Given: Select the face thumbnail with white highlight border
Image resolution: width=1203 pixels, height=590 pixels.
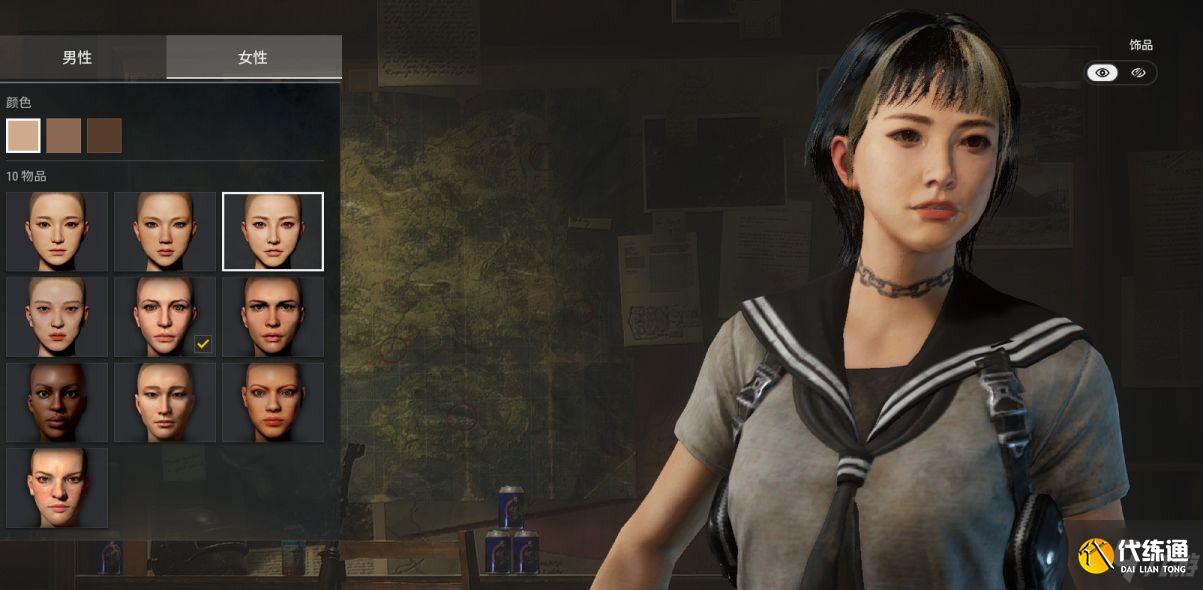Looking at the screenshot, I should 273,231.
